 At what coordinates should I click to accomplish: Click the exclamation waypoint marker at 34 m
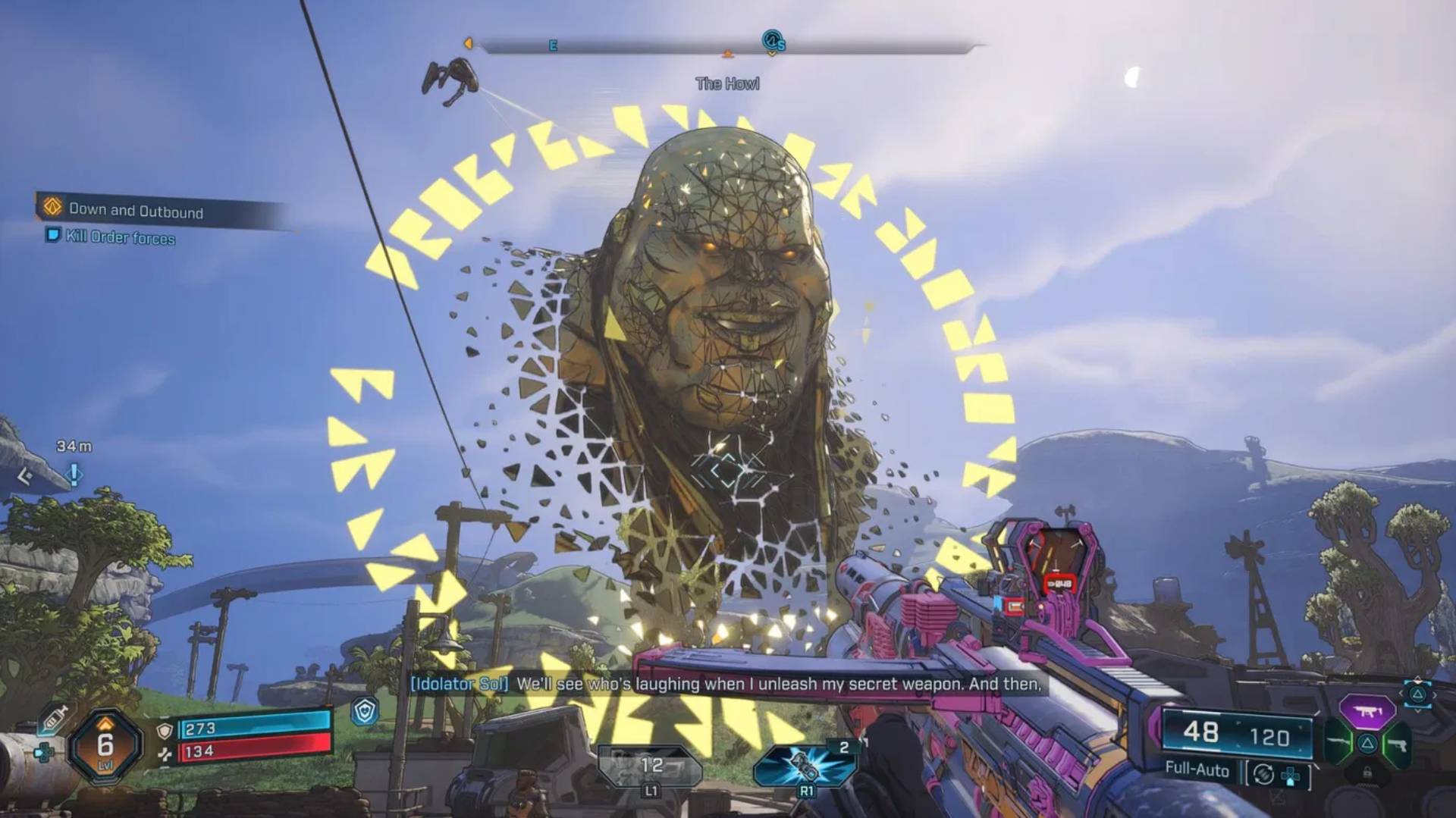(74, 475)
